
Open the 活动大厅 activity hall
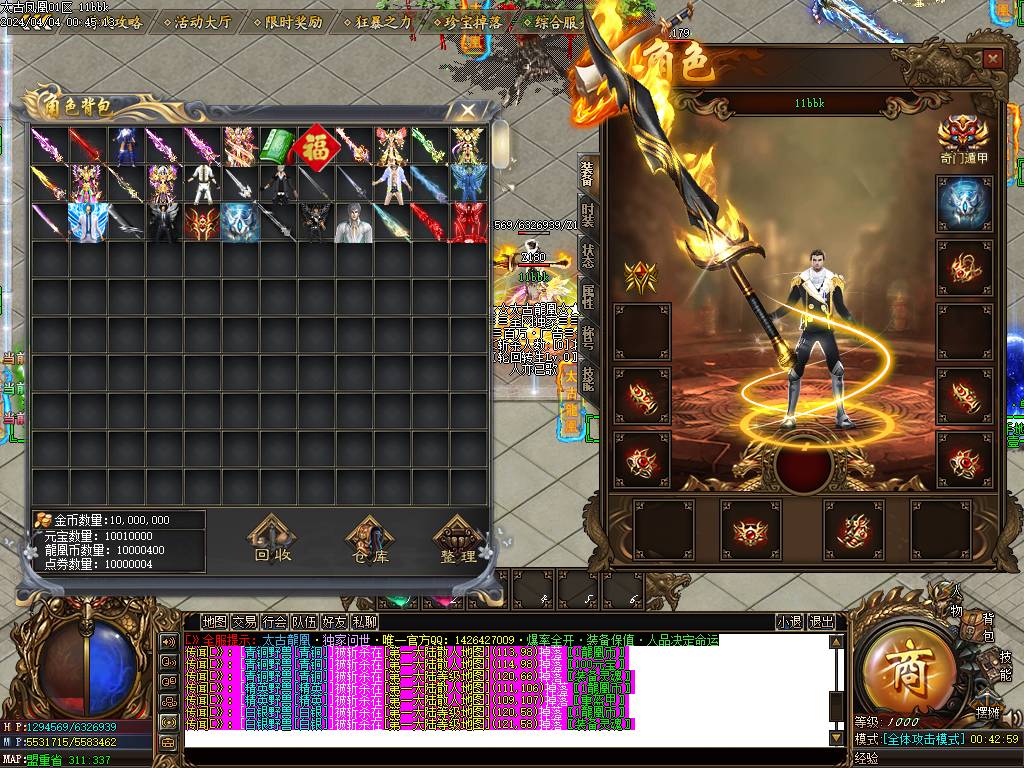(202, 22)
